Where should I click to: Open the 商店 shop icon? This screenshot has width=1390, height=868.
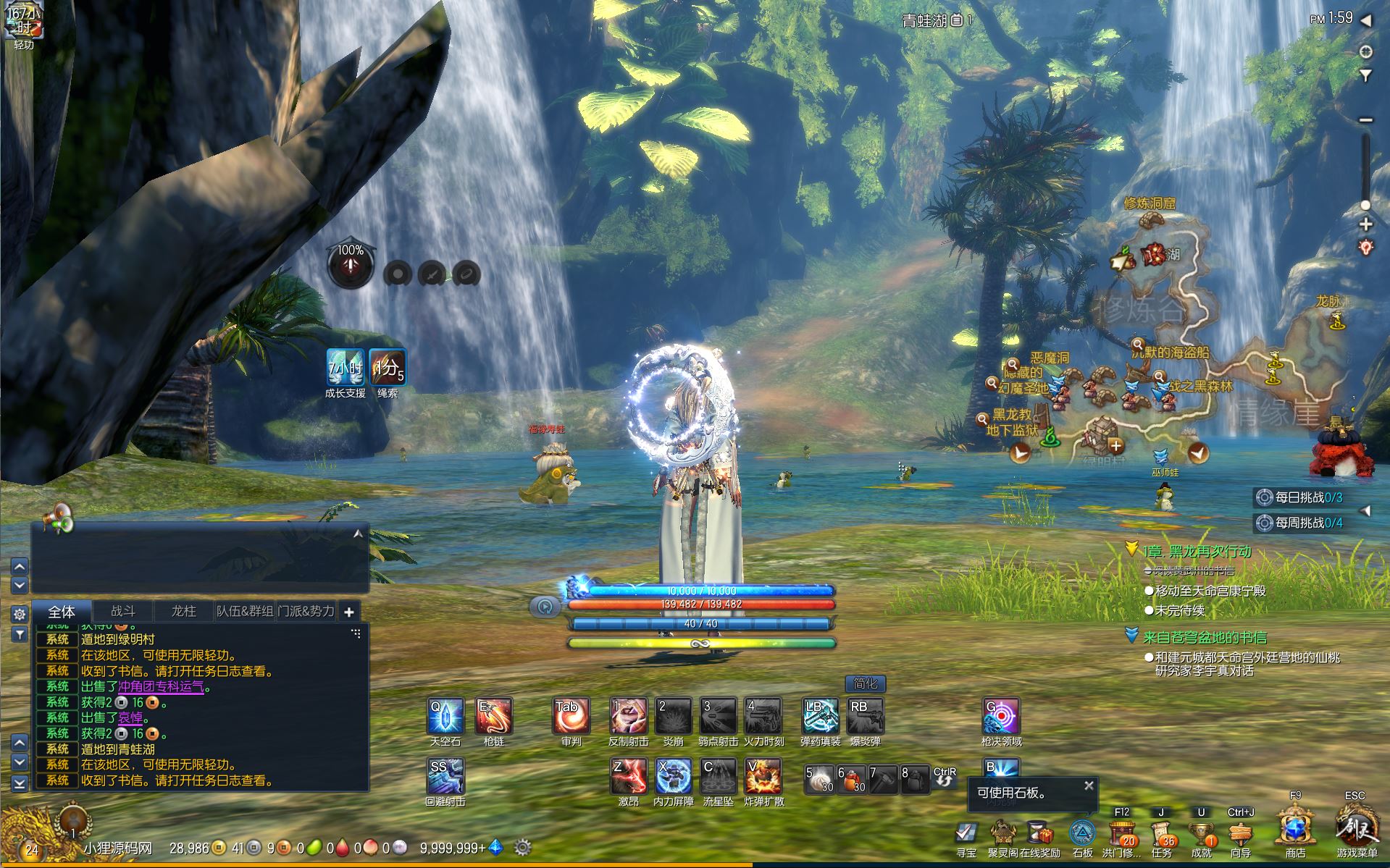(x=1295, y=829)
